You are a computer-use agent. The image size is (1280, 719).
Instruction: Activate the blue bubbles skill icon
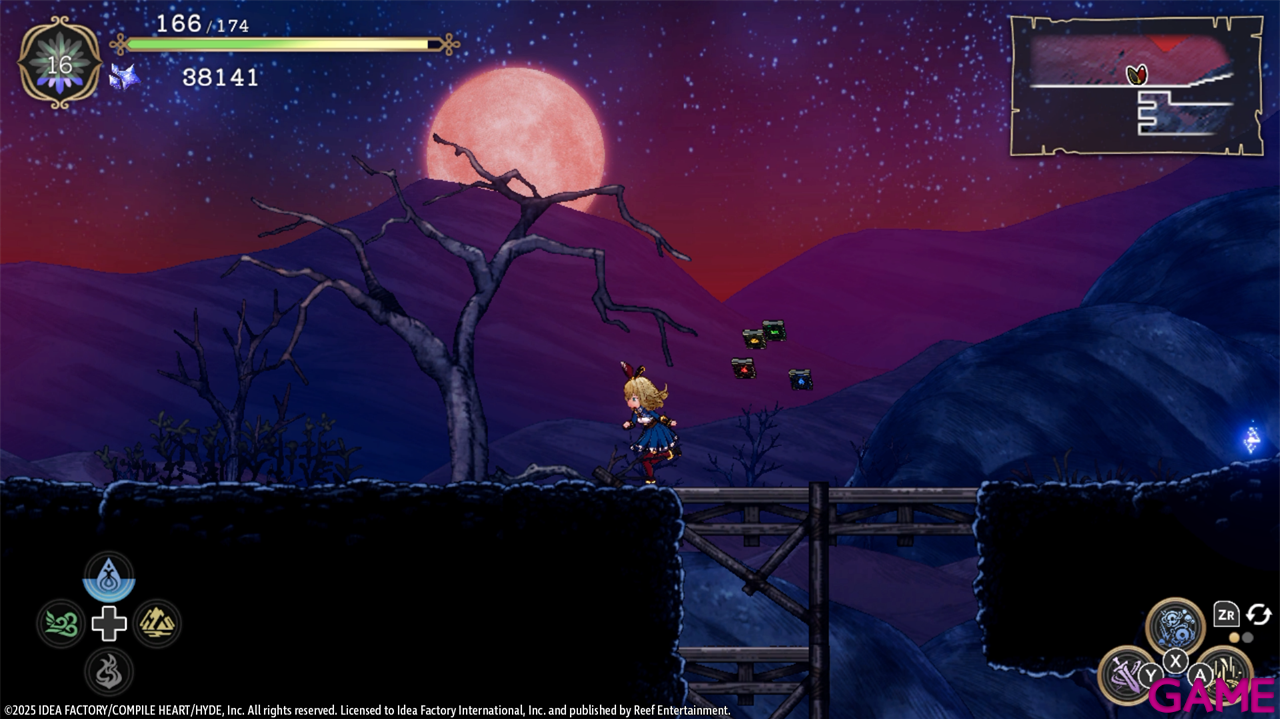1175,625
